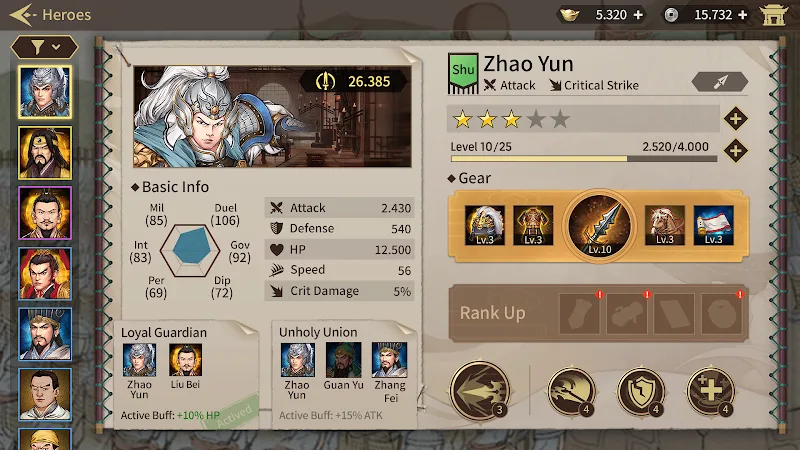The image size is (800, 450).
Task: Open the large multi-arrow skill icon
Action: coord(479,389)
